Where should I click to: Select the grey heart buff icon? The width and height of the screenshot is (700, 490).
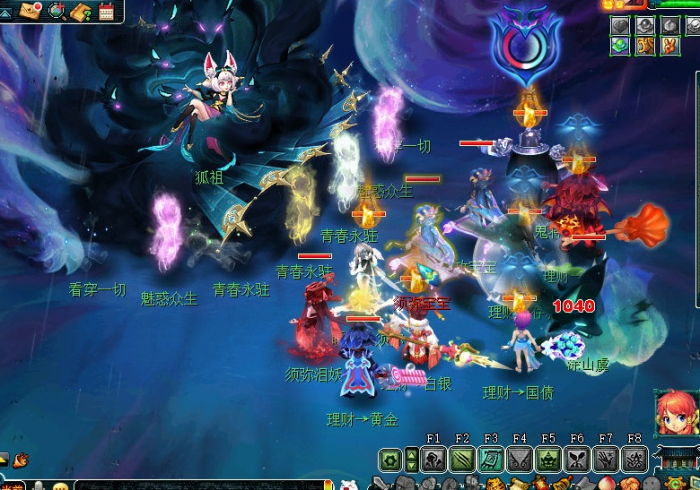(621, 25)
